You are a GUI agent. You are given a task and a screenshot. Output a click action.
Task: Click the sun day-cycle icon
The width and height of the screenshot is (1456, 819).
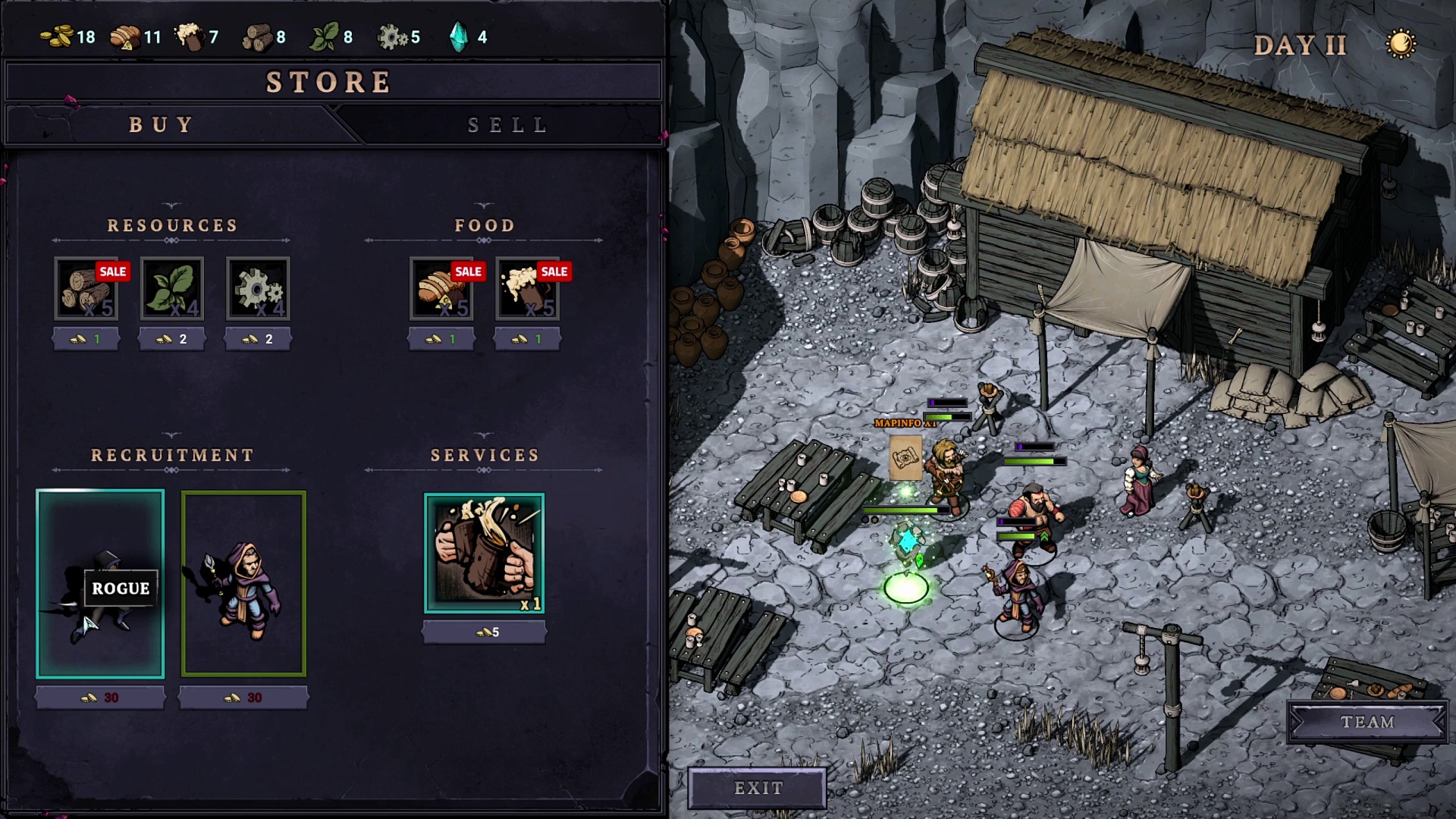[1401, 44]
